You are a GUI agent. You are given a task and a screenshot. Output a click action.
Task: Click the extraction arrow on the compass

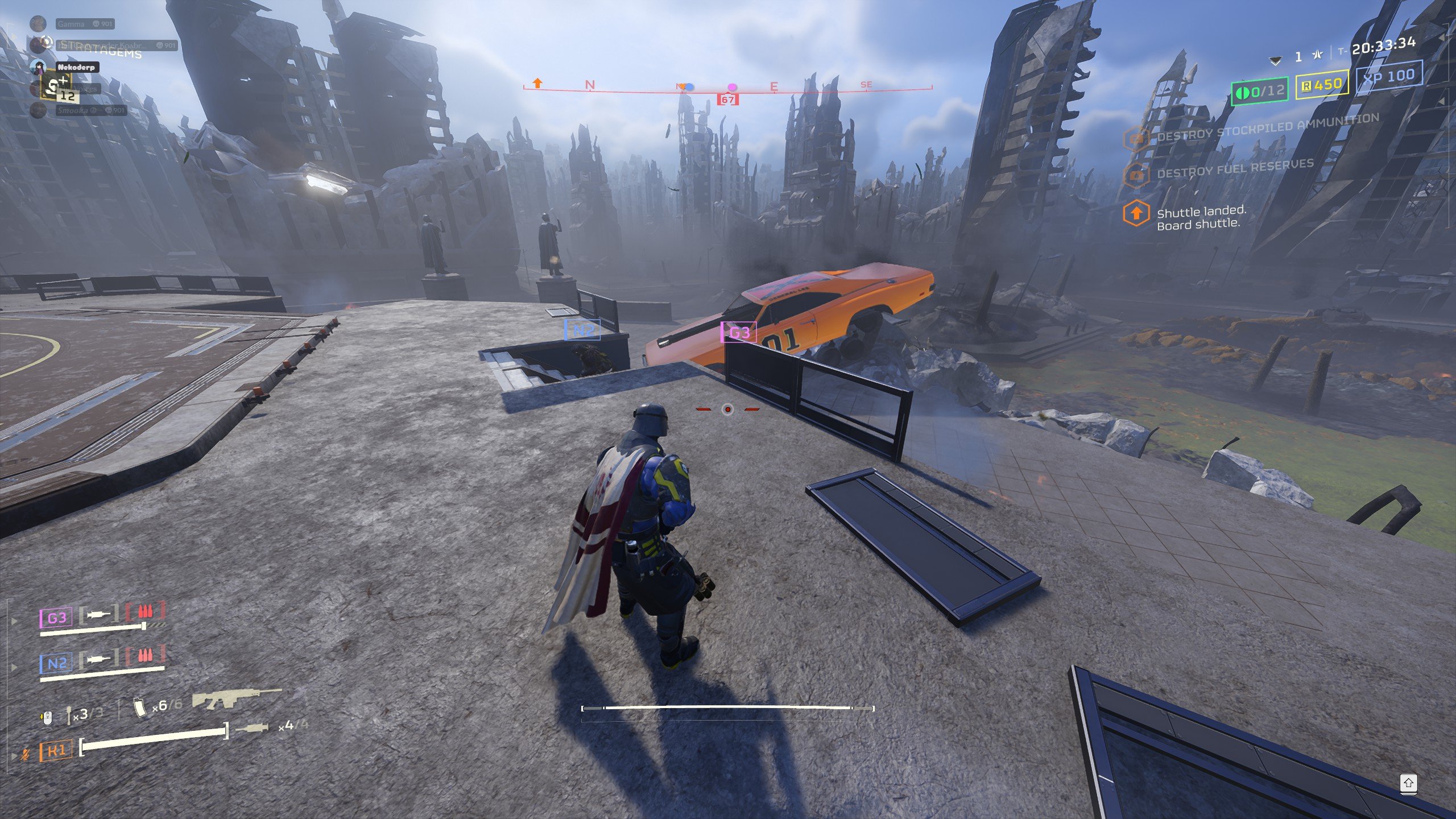click(537, 84)
